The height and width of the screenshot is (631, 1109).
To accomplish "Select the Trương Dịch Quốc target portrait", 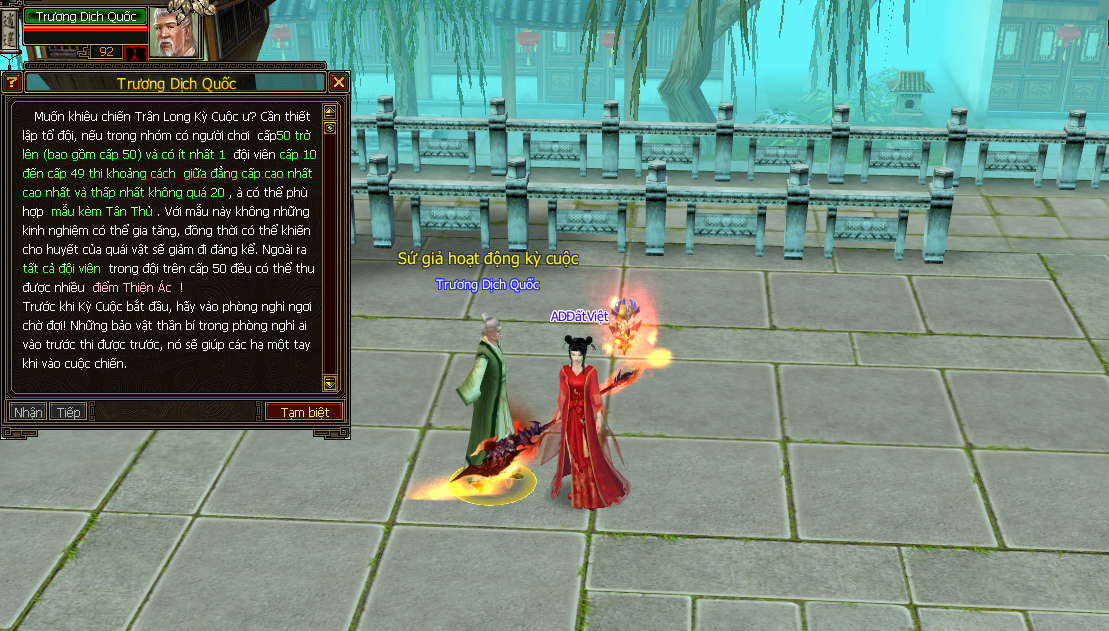I will pyautogui.click(x=174, y=32).
